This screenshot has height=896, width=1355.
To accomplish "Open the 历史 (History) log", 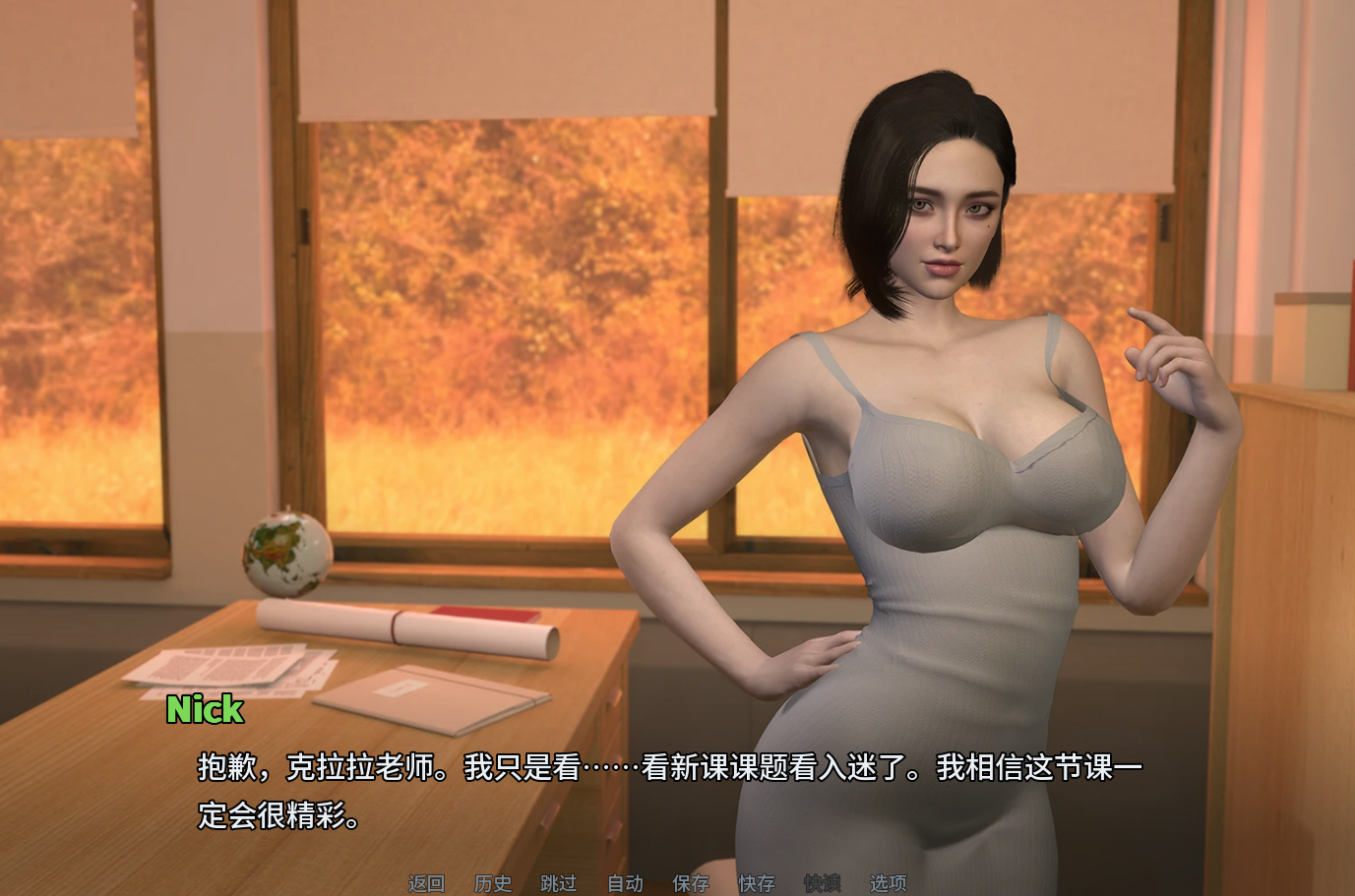I will (493, 883).
